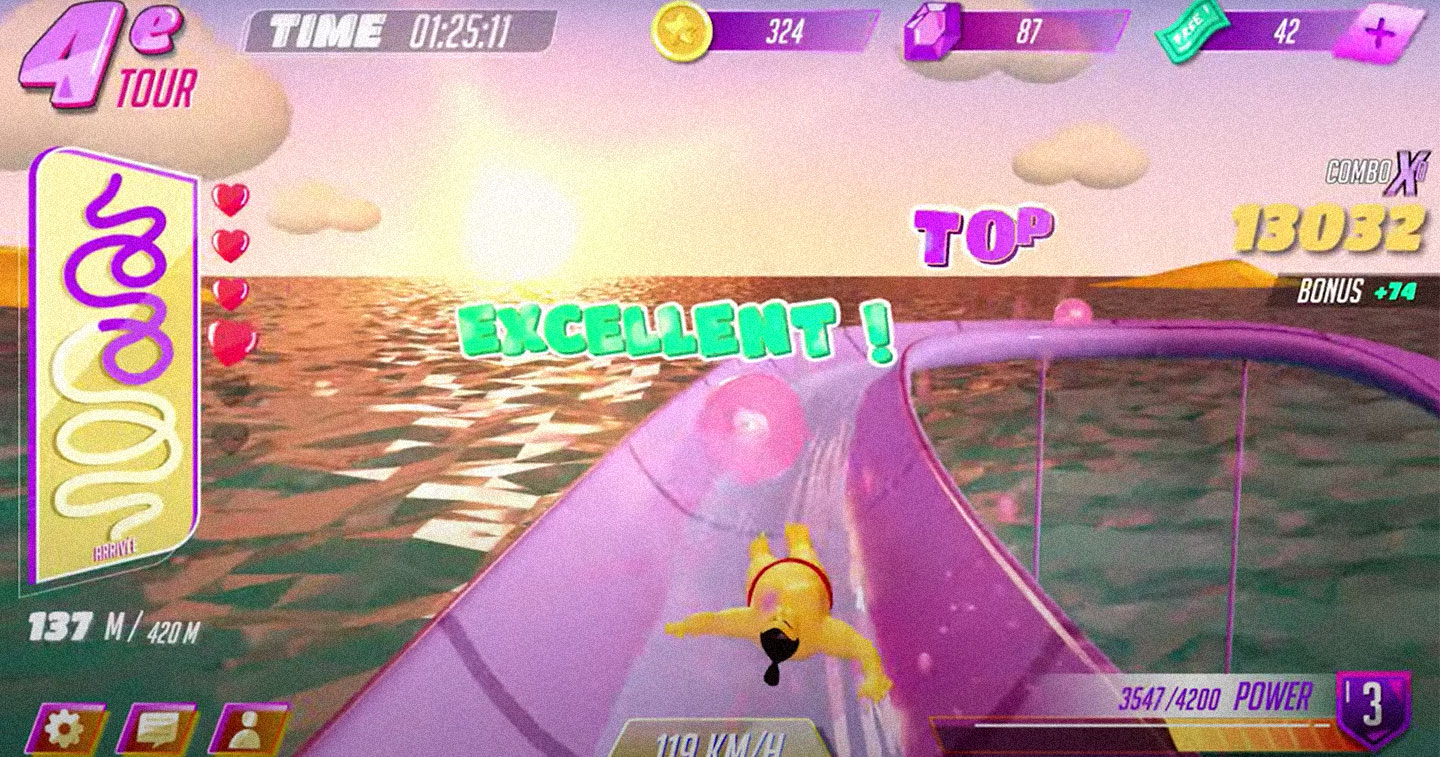Viewport: 1440px width, 757px height.
Task: Activate the power level 3 shield badge
Action: click(1373, 708)
